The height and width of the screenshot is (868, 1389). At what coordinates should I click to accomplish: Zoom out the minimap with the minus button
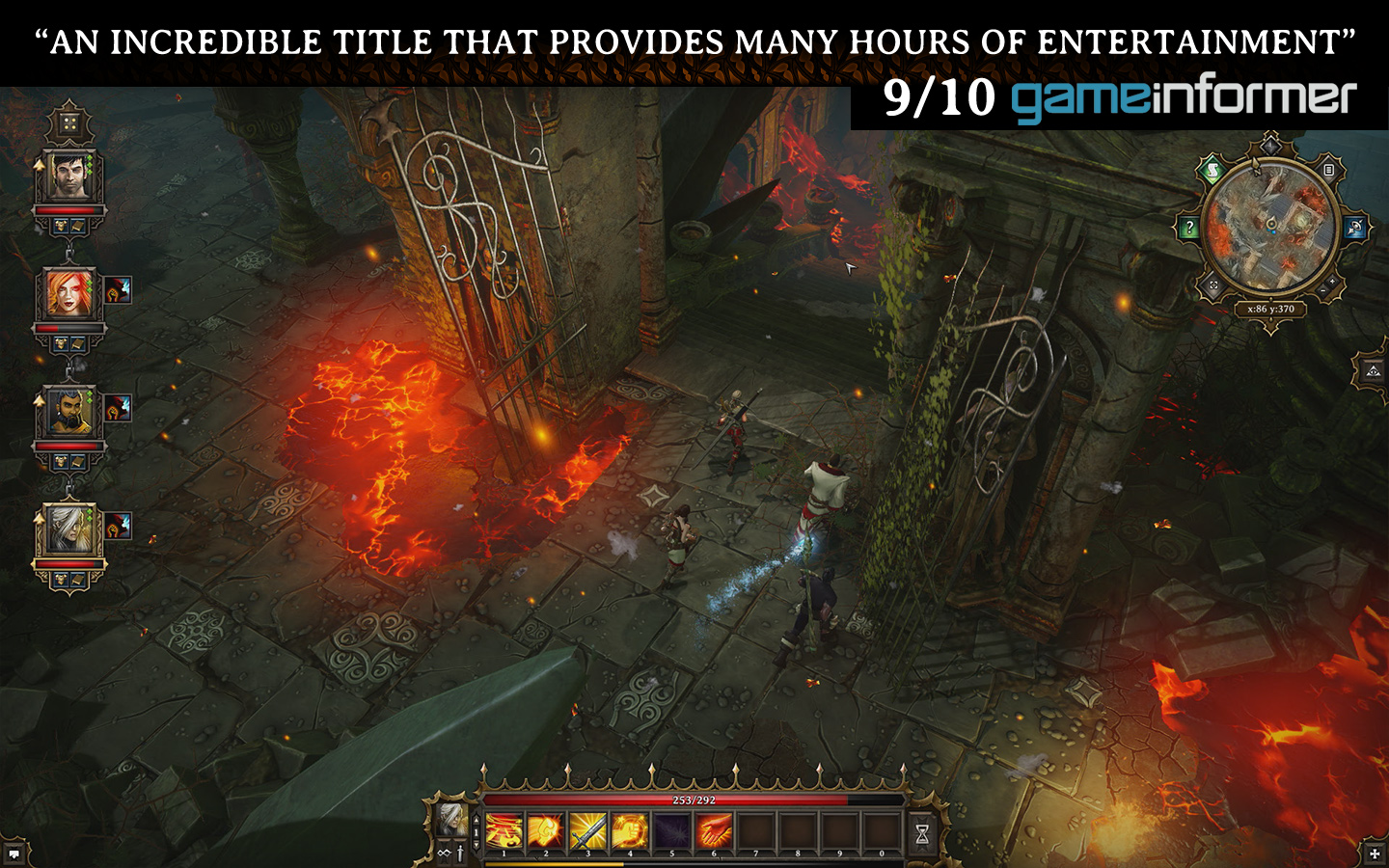coord(1323,290)
